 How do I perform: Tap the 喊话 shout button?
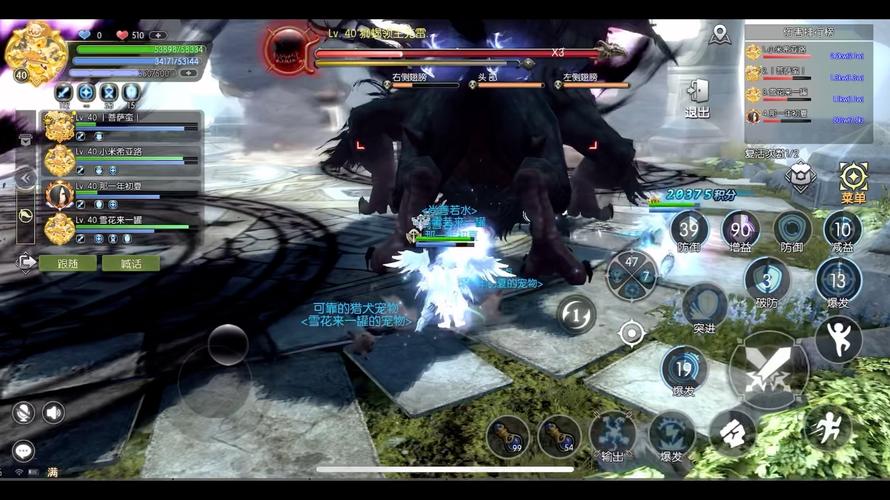131,263
